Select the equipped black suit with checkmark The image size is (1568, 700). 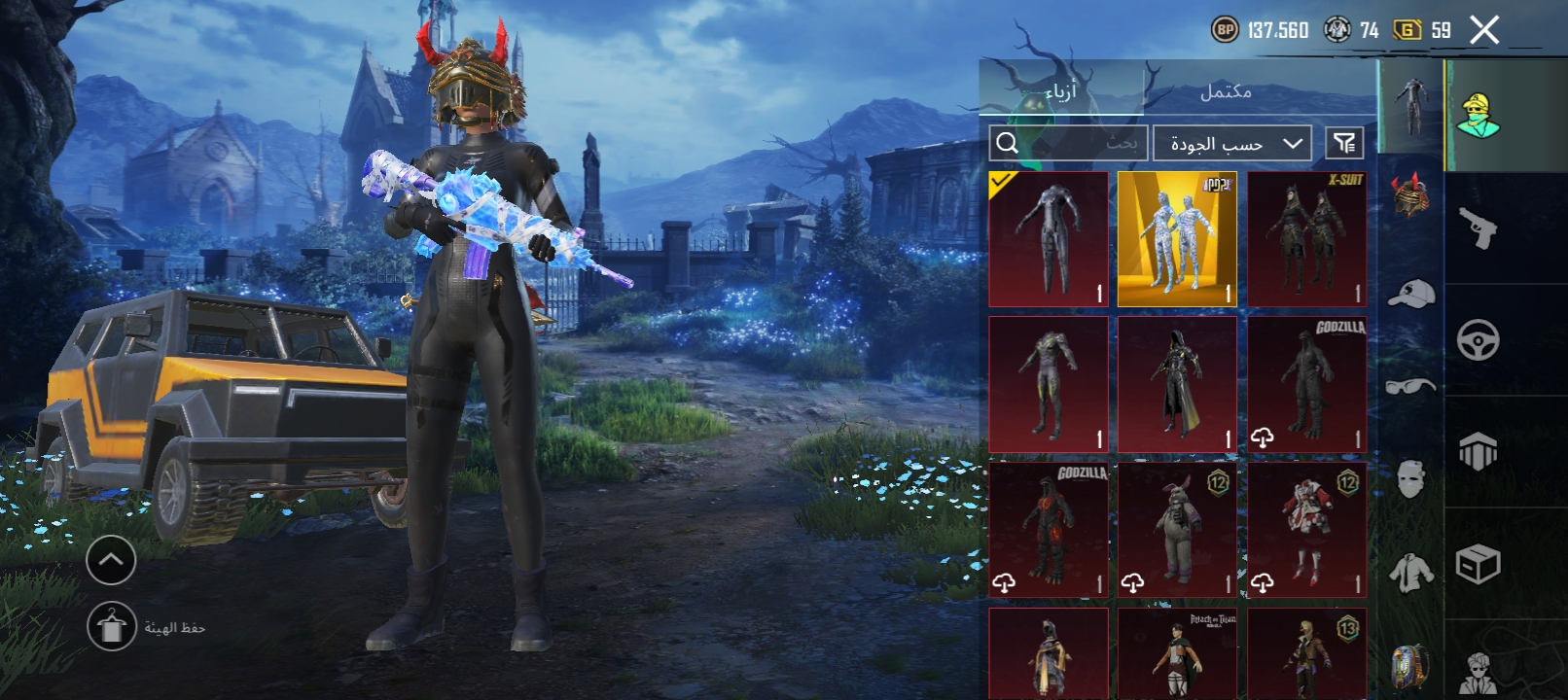[x=1048, y=239]
